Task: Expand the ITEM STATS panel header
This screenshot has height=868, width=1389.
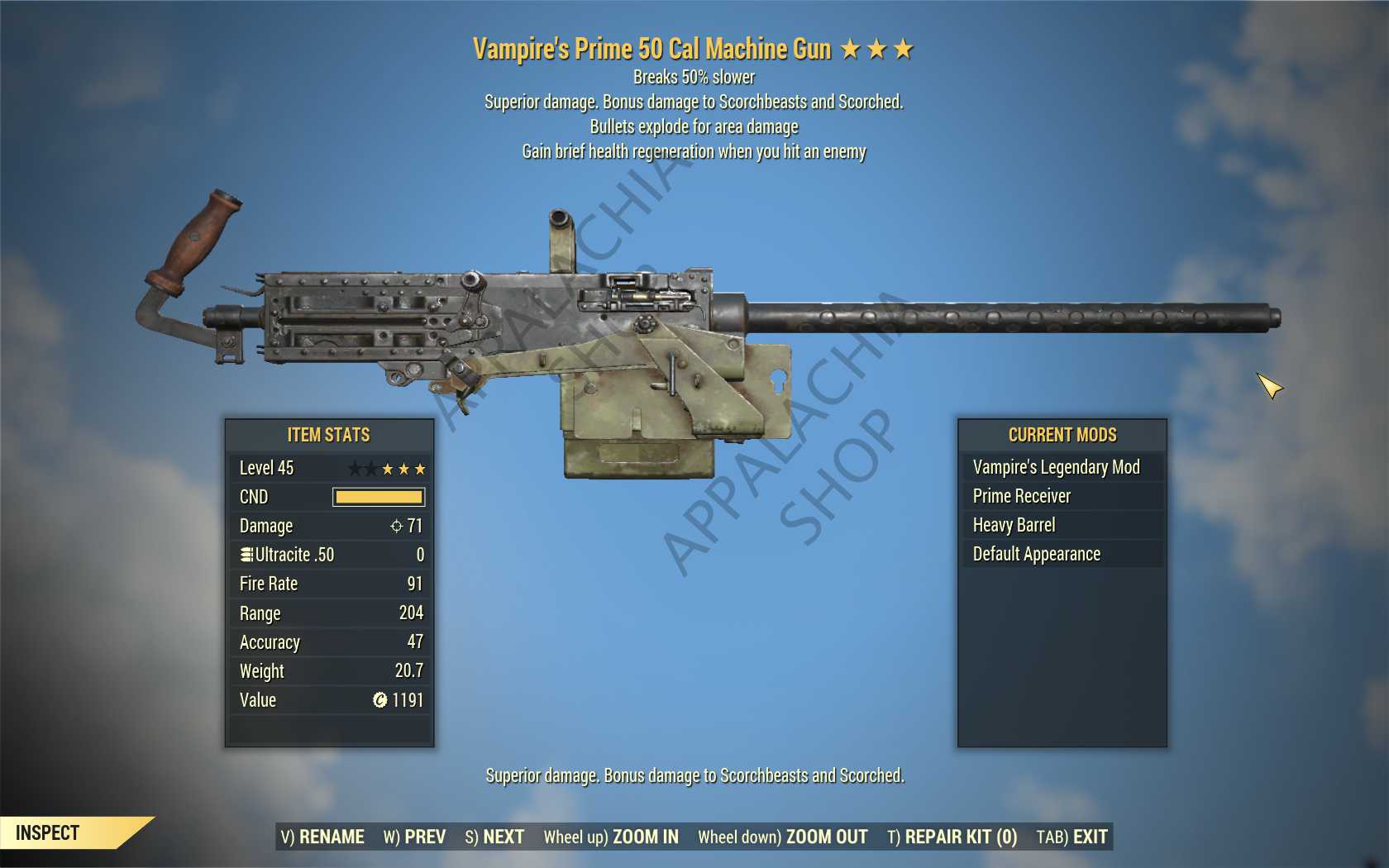Action: point(328,435)
